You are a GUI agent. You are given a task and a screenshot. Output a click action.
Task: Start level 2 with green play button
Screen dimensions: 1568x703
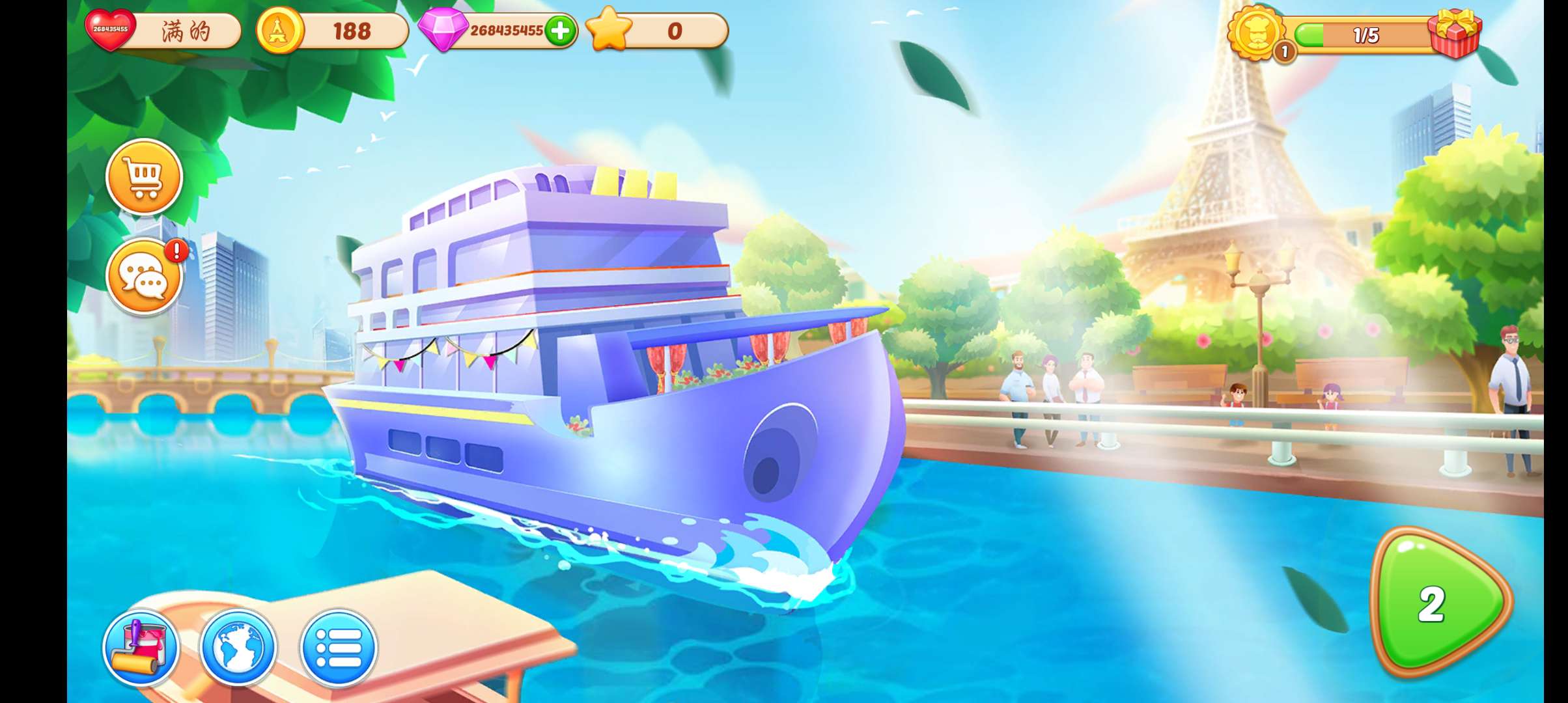(x=1437, y=603)
